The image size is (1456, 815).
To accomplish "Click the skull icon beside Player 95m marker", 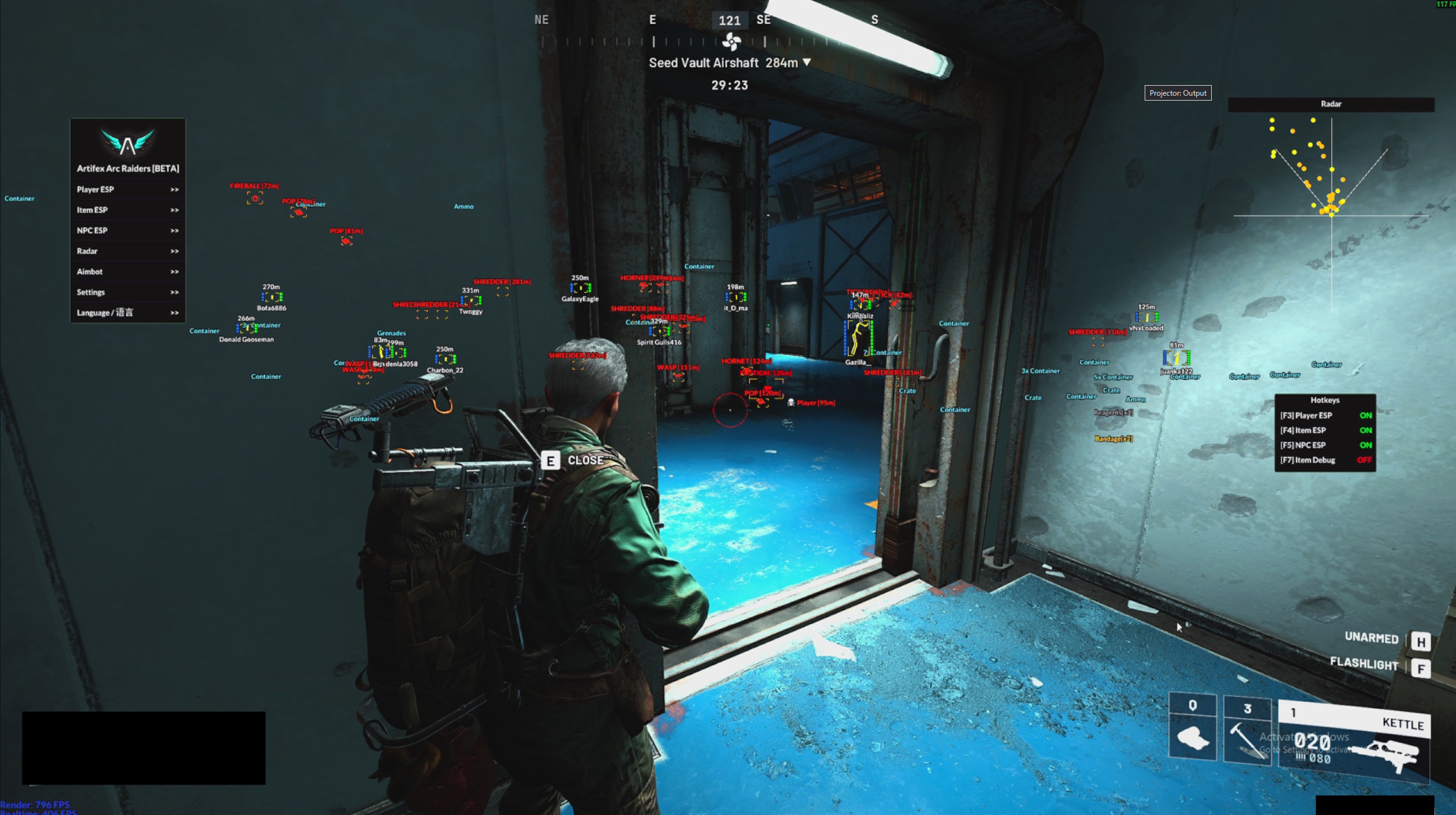I will (791, 403).
